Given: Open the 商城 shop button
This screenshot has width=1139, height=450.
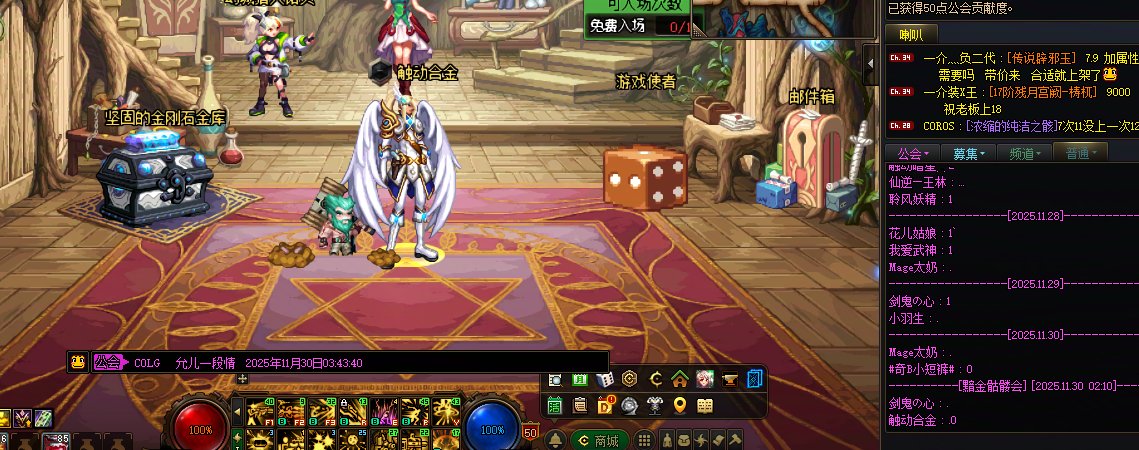Looking at the screenshot, I should (x=600, y=440).
